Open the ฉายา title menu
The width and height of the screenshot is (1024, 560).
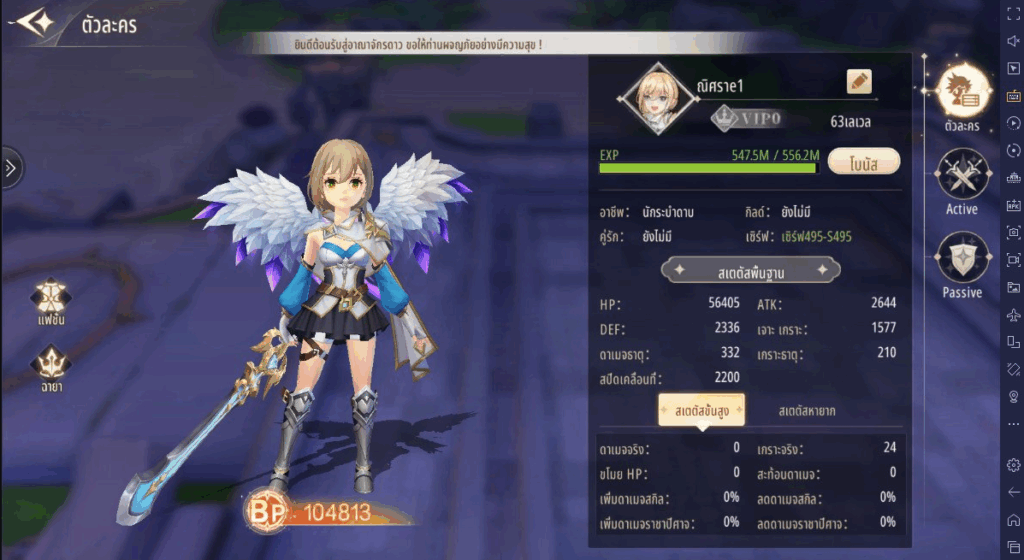tap(50, 367)
